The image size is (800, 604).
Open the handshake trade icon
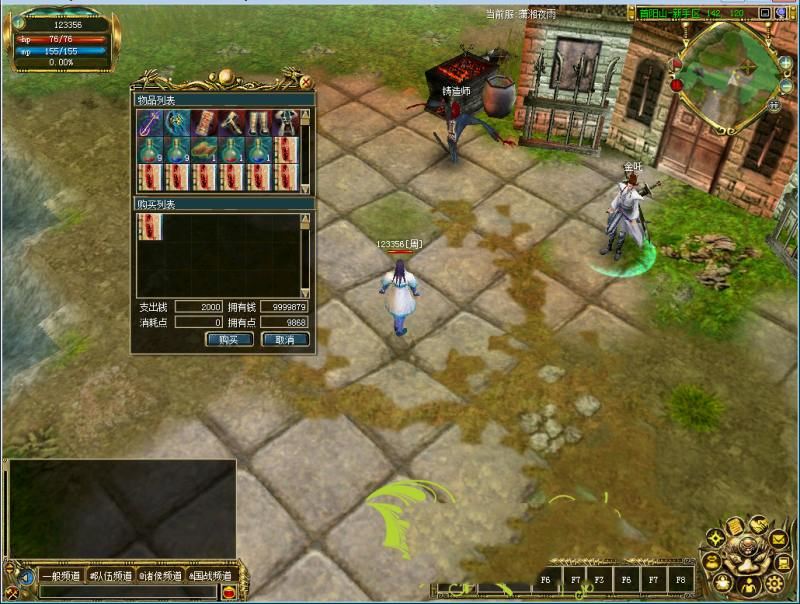(x=759, y=524)
